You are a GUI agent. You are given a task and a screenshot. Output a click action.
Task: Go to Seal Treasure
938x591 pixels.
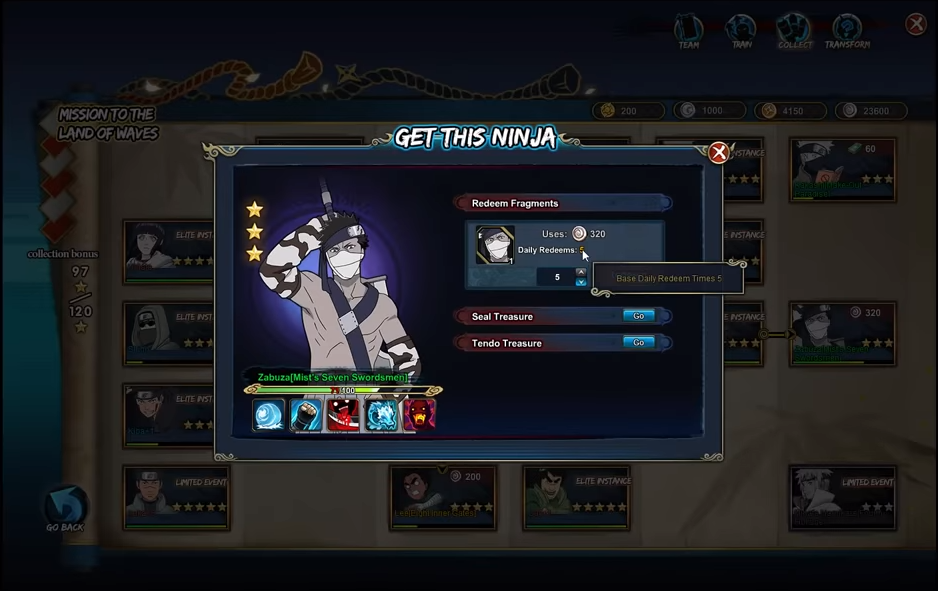pyautogui.click(x=638, y=316)
